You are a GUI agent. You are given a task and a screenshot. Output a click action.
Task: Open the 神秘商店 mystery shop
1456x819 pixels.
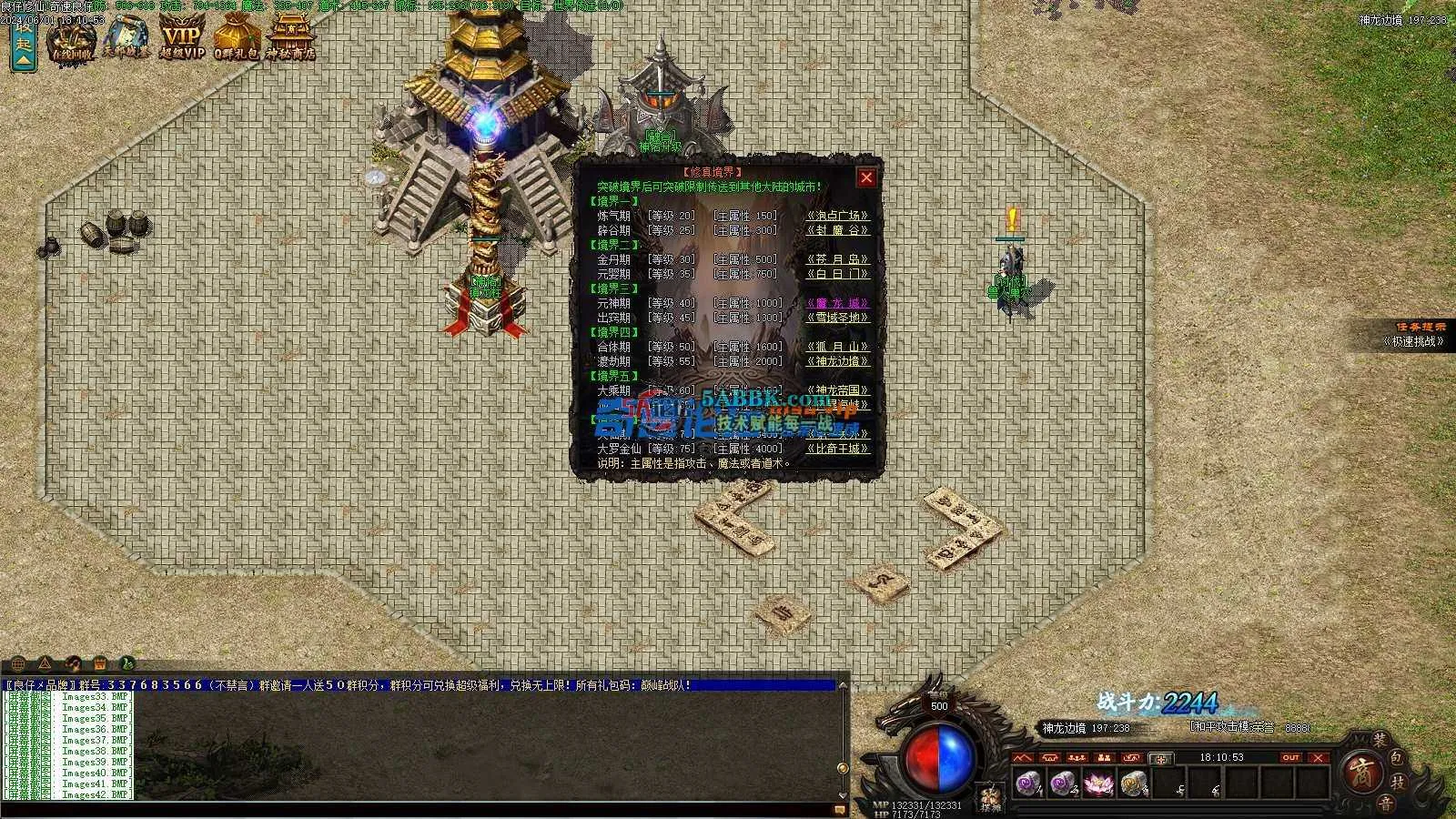click(290, 40)
